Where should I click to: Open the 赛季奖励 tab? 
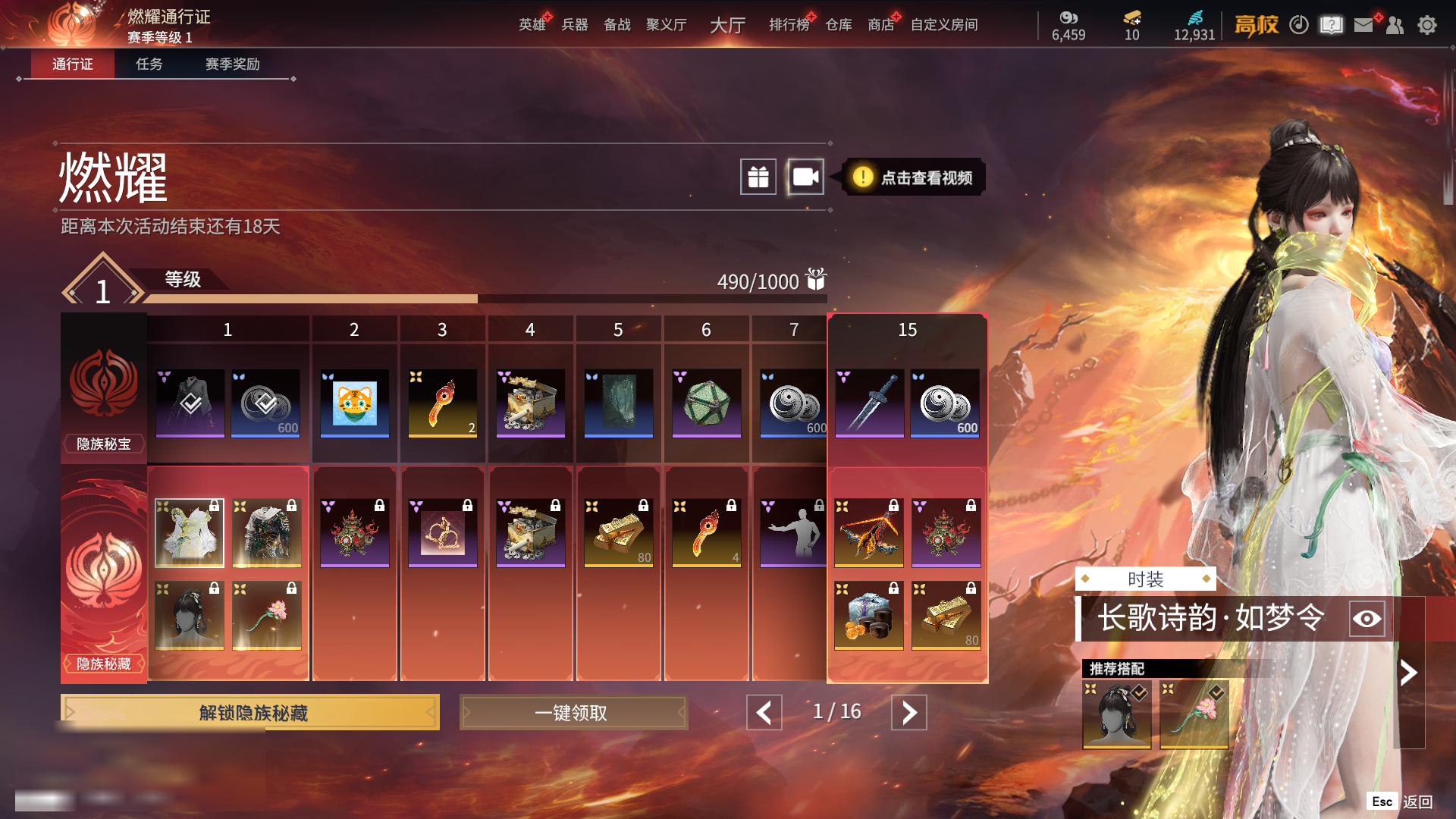[232, 64]
